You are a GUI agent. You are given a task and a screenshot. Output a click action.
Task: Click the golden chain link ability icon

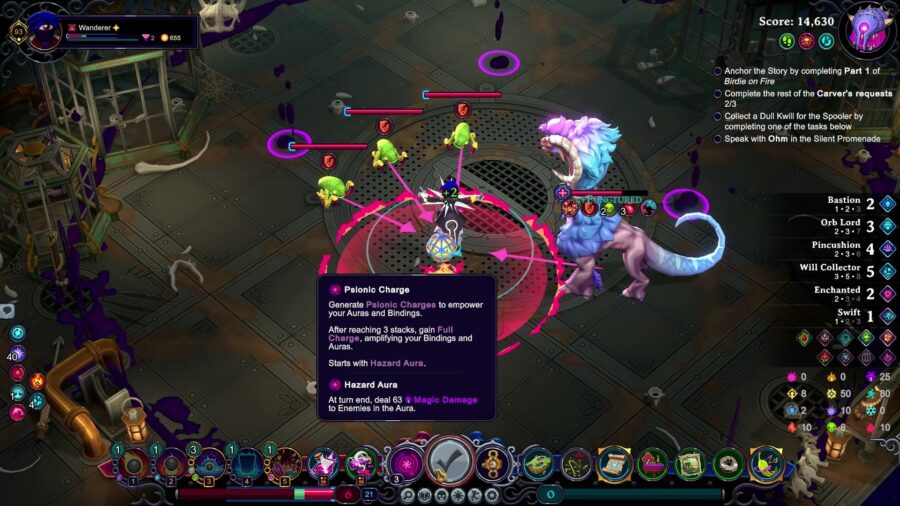pyautogui.click(x=493, y=463)
